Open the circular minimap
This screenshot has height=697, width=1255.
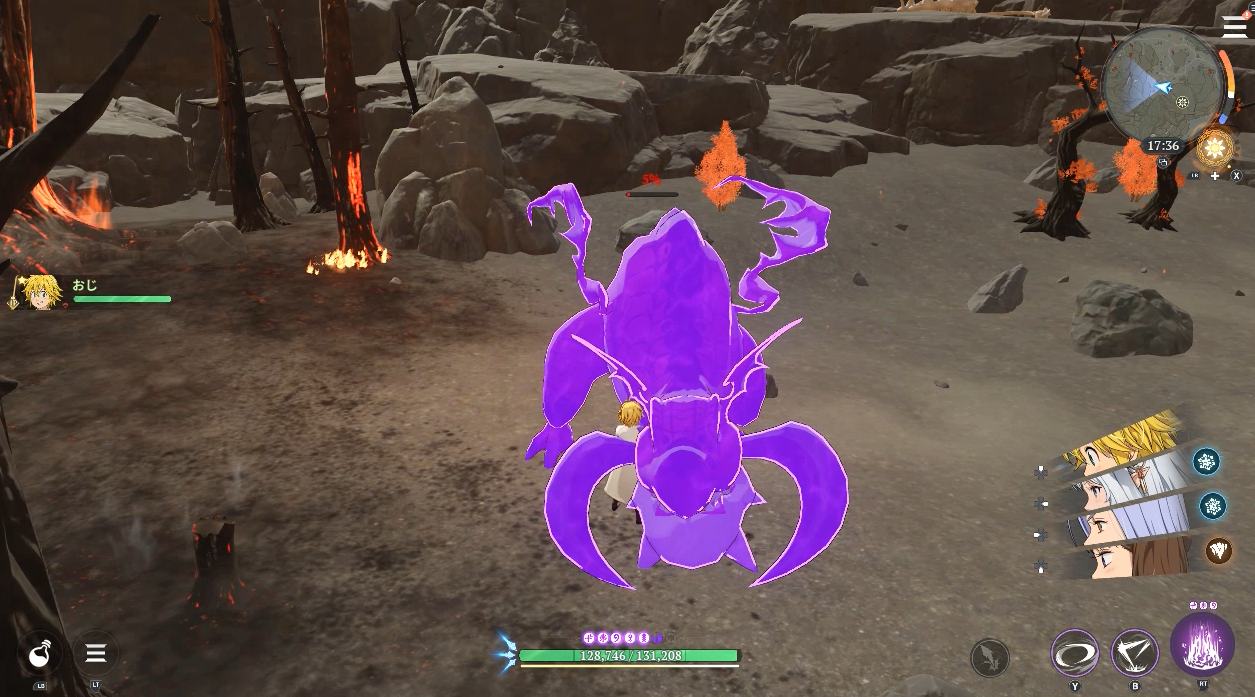coord(1162,86)
